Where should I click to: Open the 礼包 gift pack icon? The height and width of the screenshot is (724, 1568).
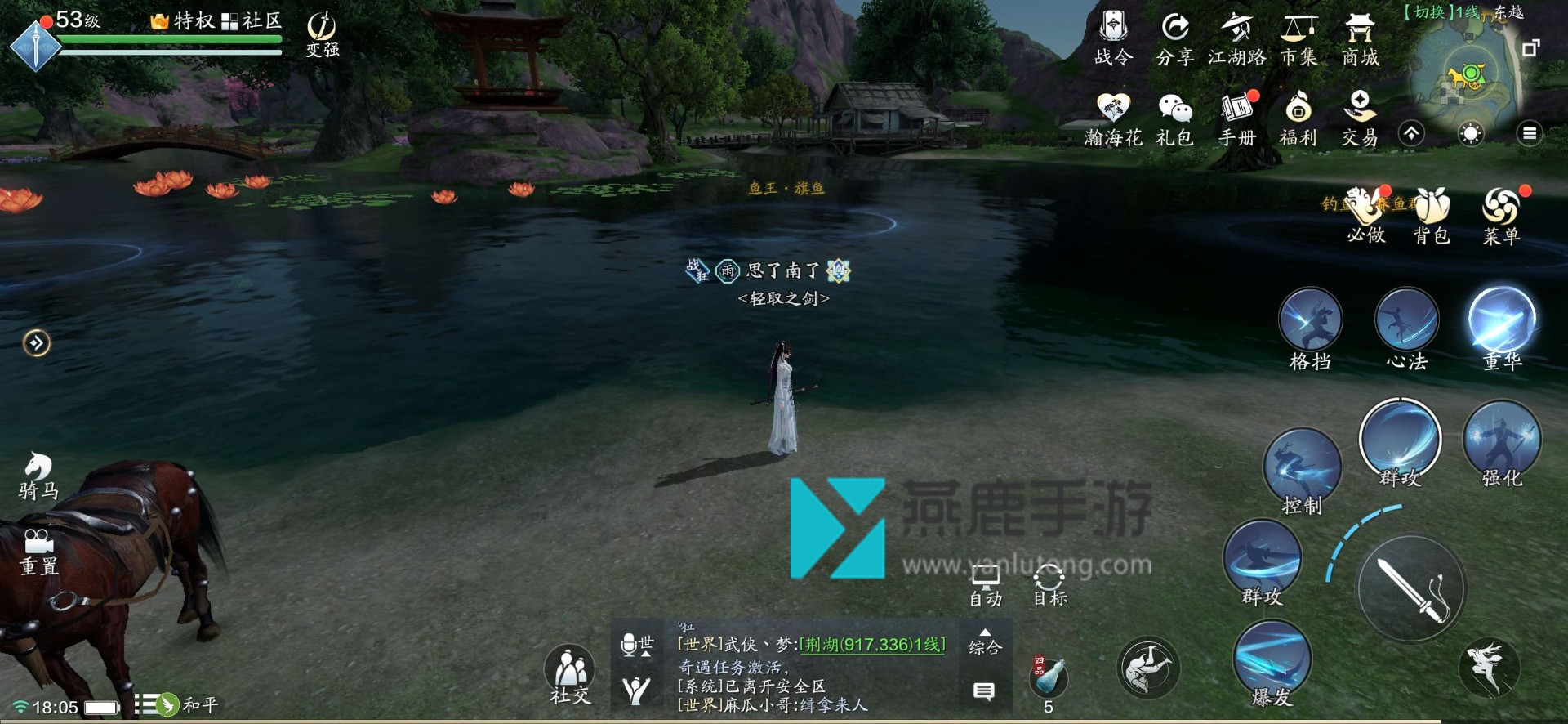[x=1175, y=118]
